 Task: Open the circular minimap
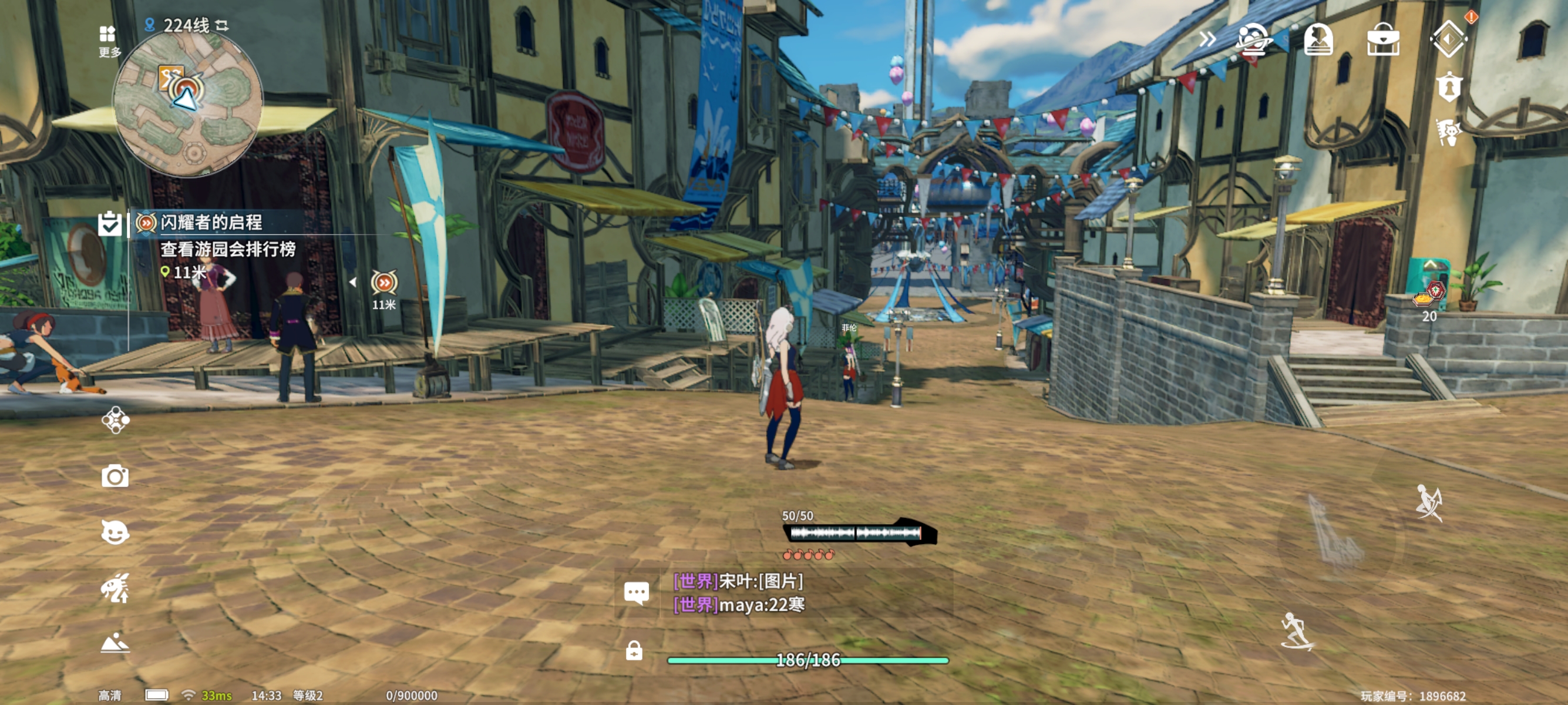click(x=187, y=103)
